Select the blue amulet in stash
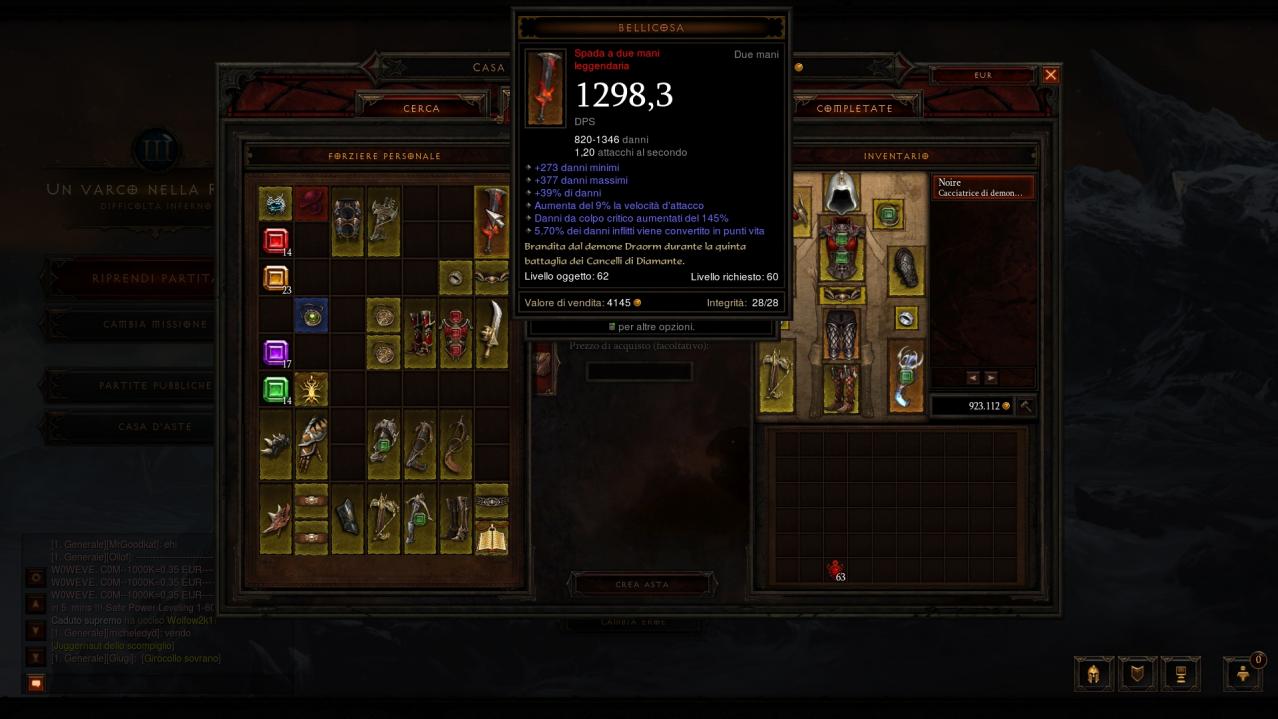1278x719 pixels. (x=311, y=314)
